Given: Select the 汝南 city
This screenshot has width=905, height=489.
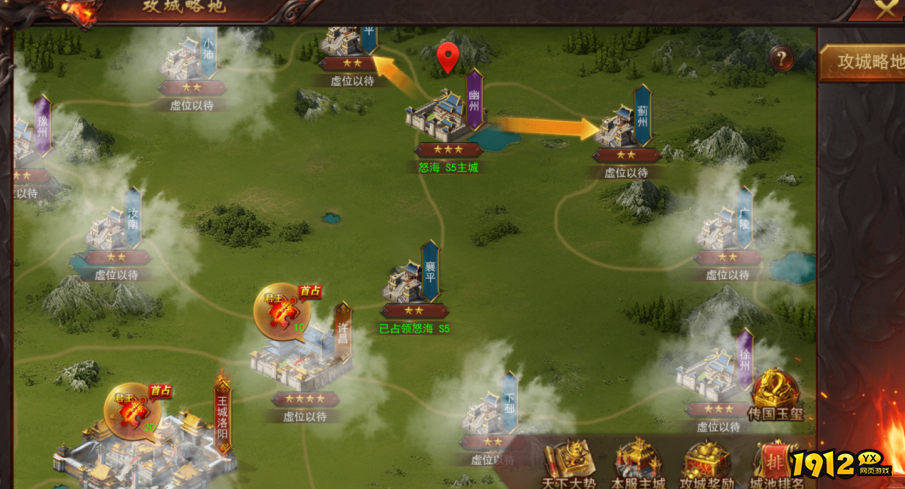Looking at the screenshot, I should [x=113, y=232].
